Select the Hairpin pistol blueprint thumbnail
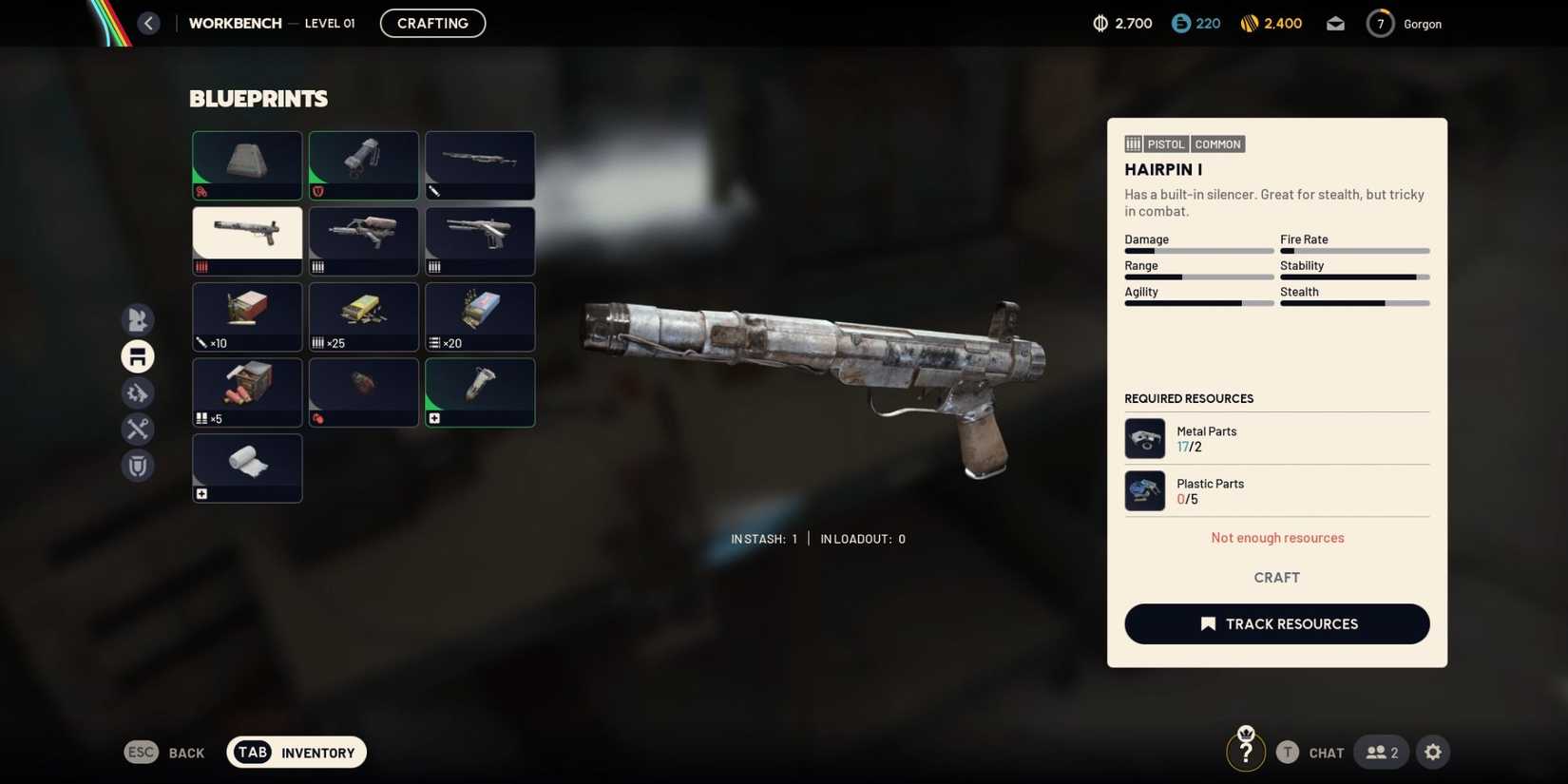1568x784 pixels. 246,240
